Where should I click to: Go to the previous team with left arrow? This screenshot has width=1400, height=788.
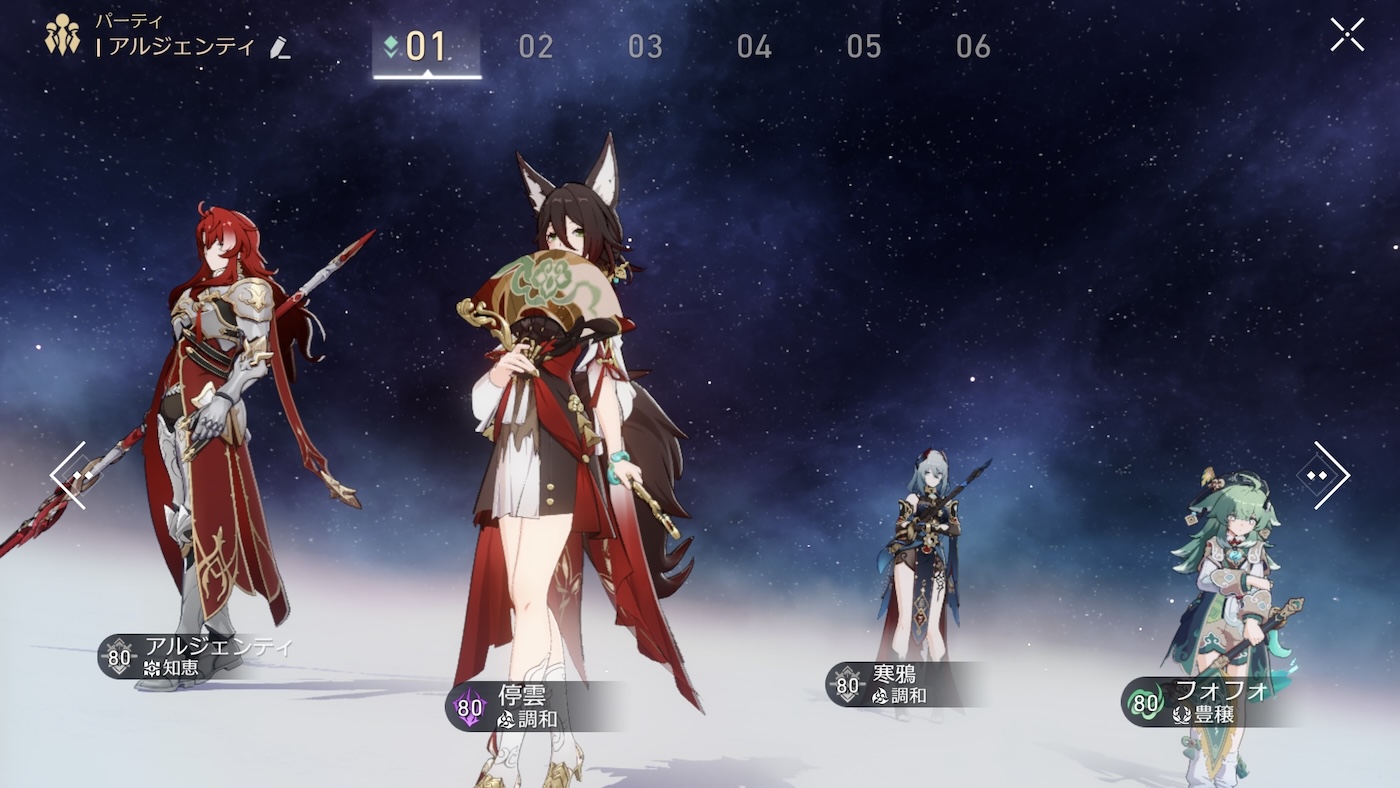(x=69, y=475)
